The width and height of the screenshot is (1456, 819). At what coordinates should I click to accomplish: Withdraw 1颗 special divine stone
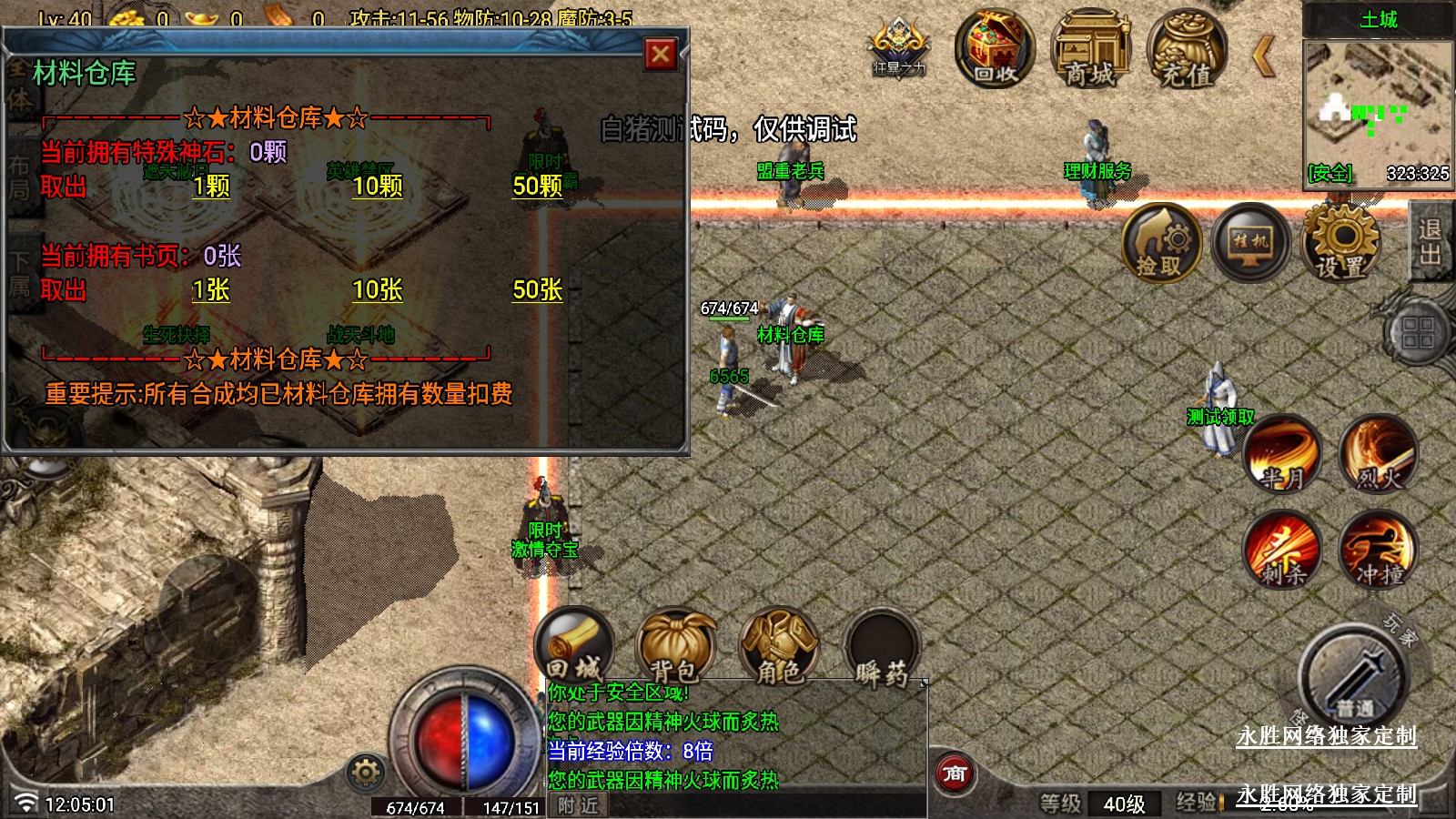pos(211,187)
